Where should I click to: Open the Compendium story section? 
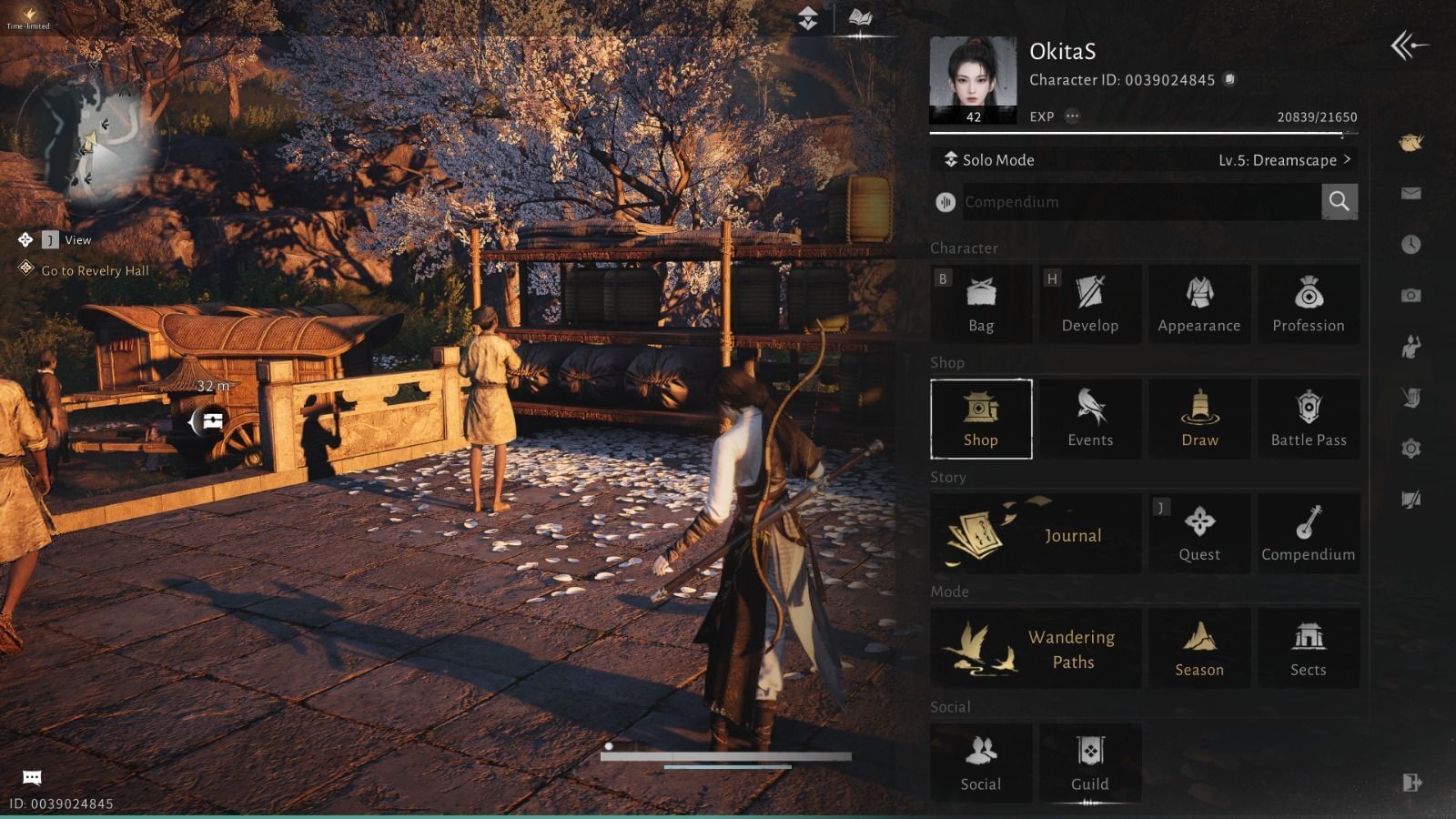(1309, 533)
